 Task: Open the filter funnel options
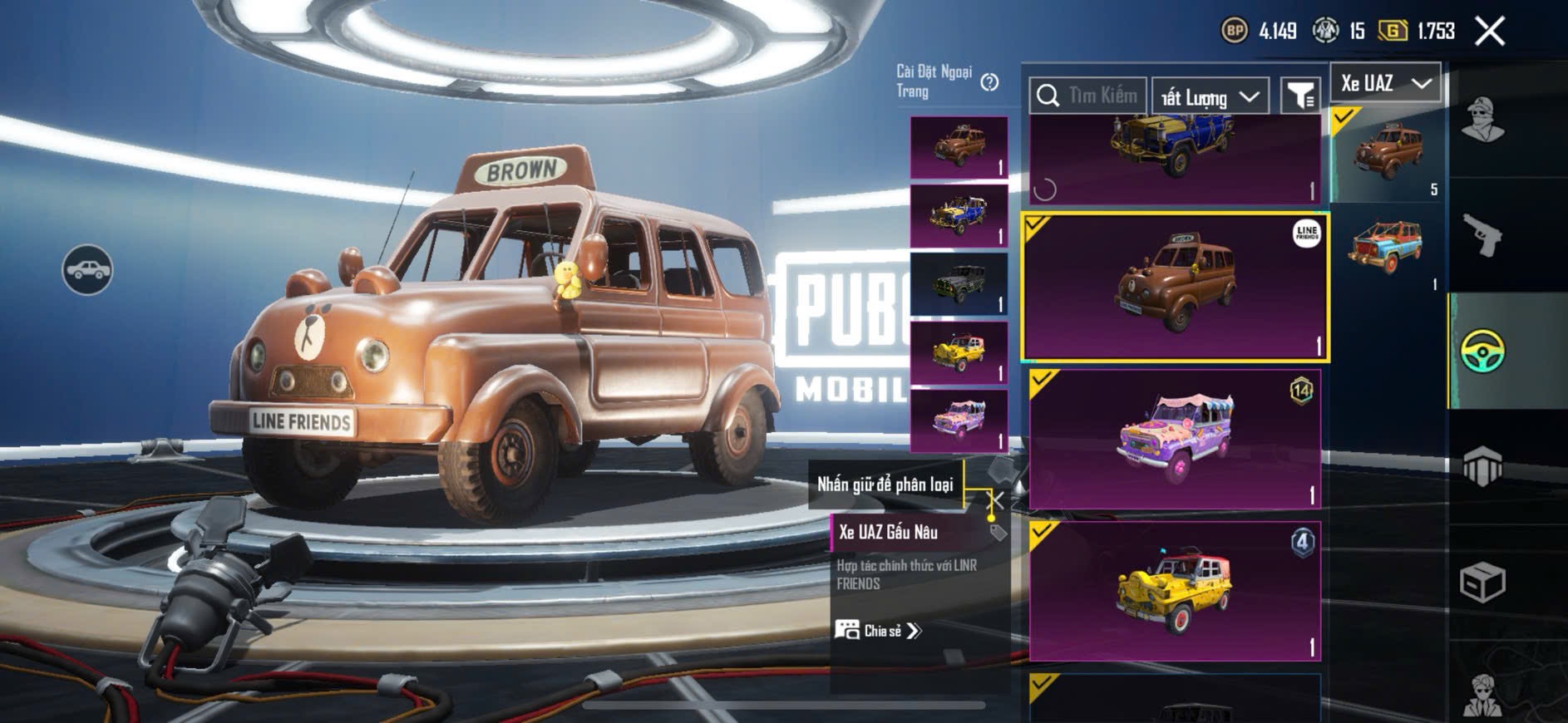1299,96
